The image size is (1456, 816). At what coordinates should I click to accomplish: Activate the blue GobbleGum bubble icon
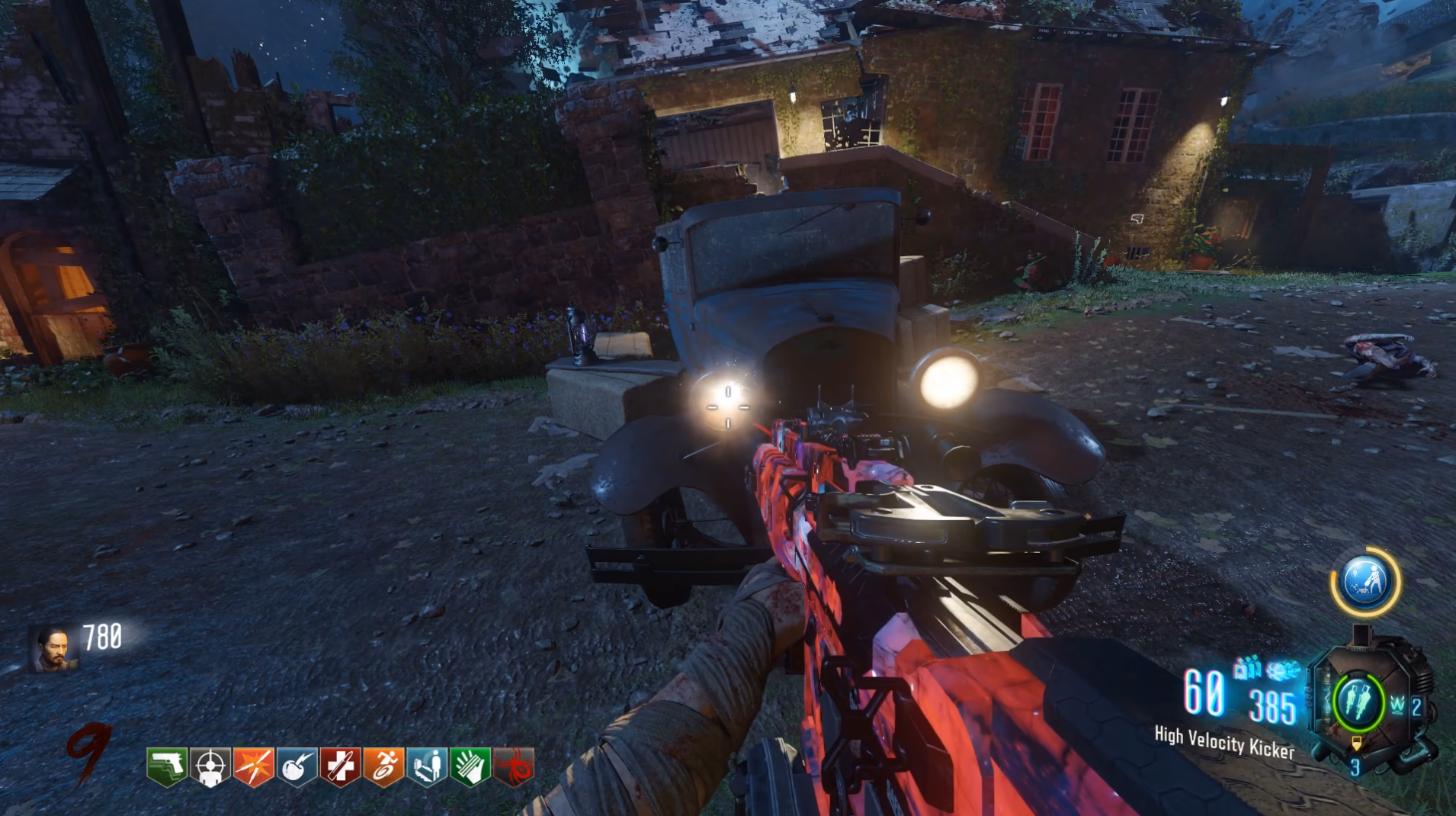point(1365,582)
